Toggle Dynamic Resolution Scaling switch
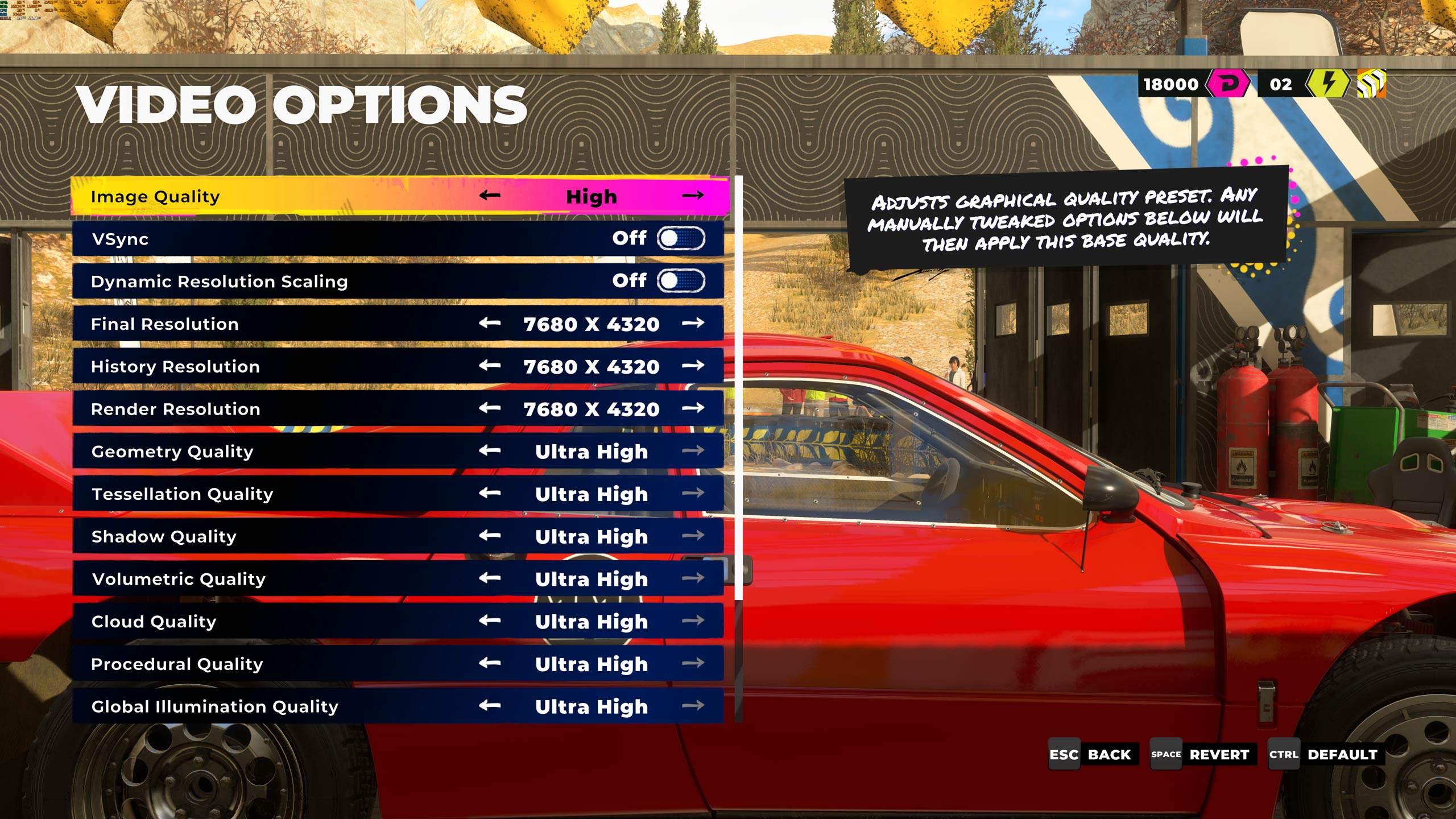Image resolution: width=1456 pixels, height=819 pixels. pyautogui.click(x=681, y=280)
